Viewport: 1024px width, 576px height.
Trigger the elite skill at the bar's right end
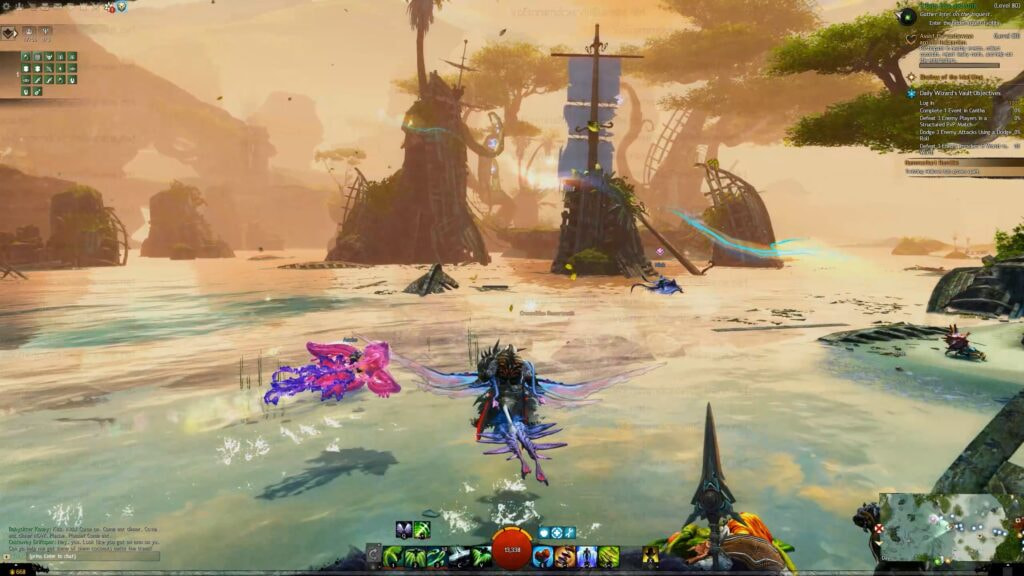click(609, 556)
